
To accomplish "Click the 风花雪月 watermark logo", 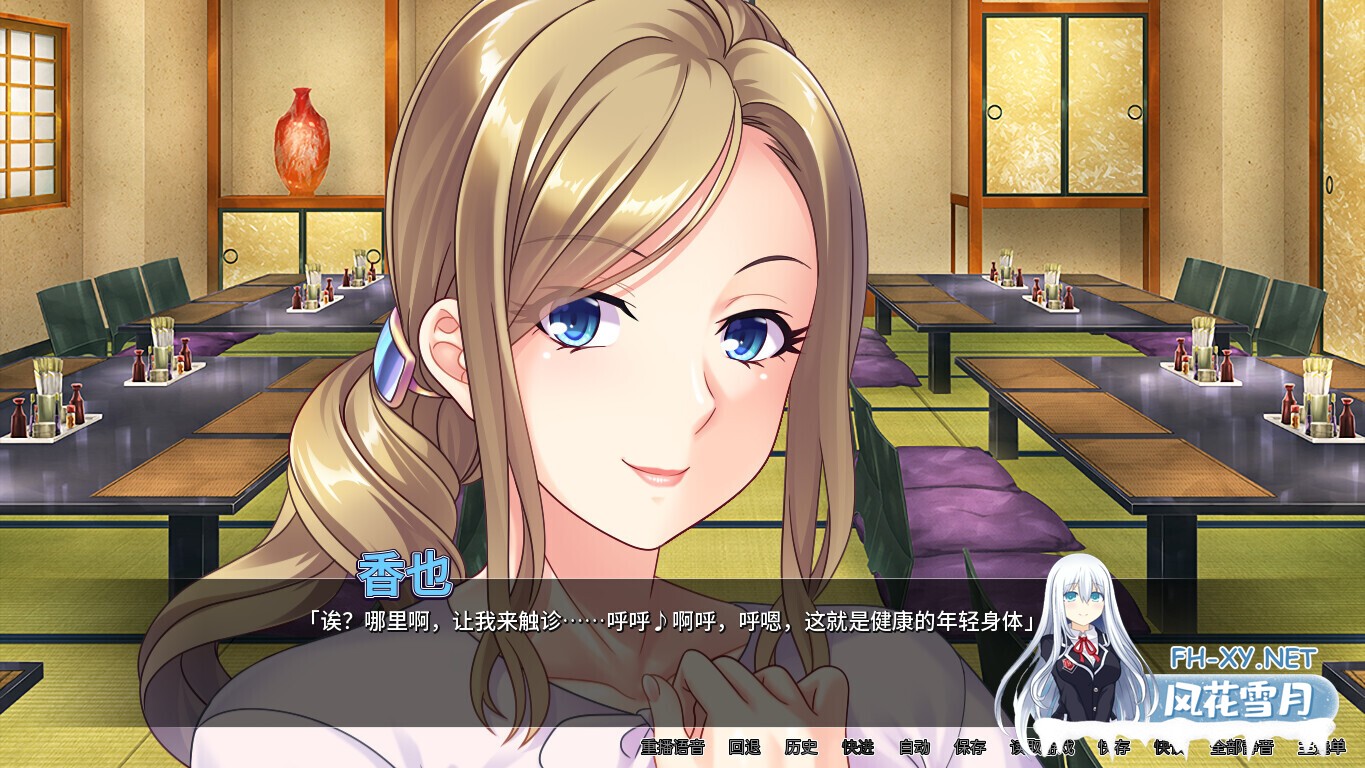I will coord(1240,700).
